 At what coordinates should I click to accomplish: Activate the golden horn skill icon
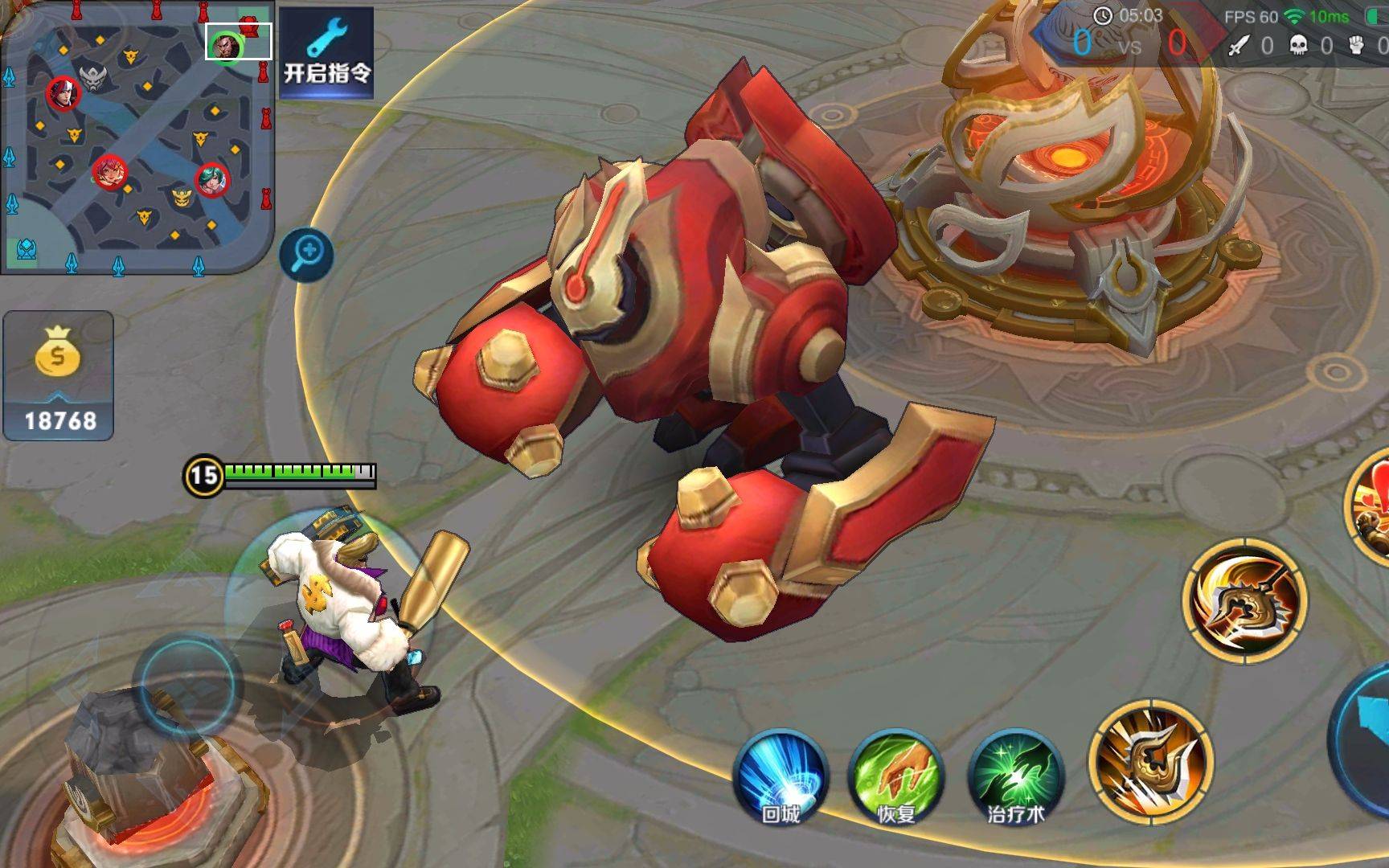coord(1150,762)
